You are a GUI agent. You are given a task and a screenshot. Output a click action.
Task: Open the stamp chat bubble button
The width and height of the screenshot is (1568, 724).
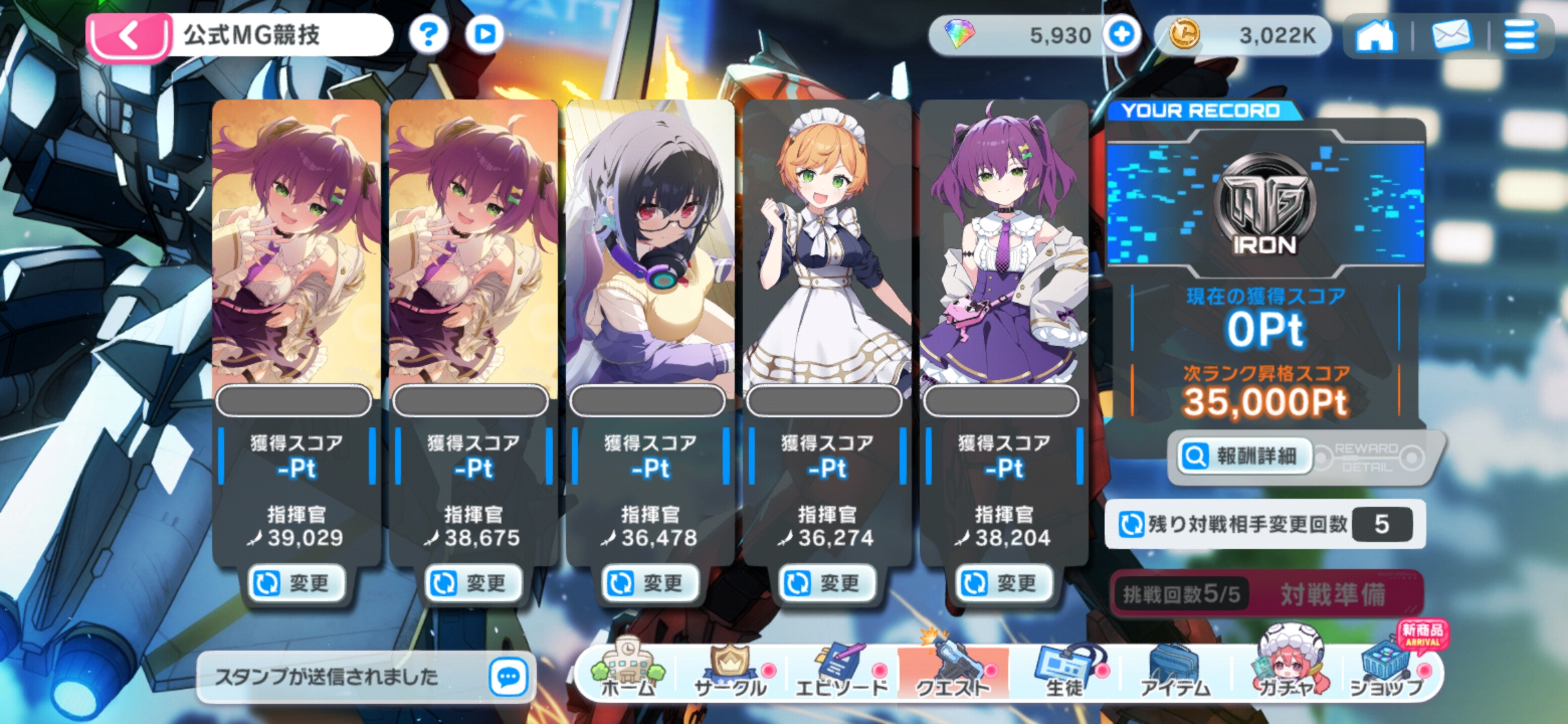coord(508,677)
